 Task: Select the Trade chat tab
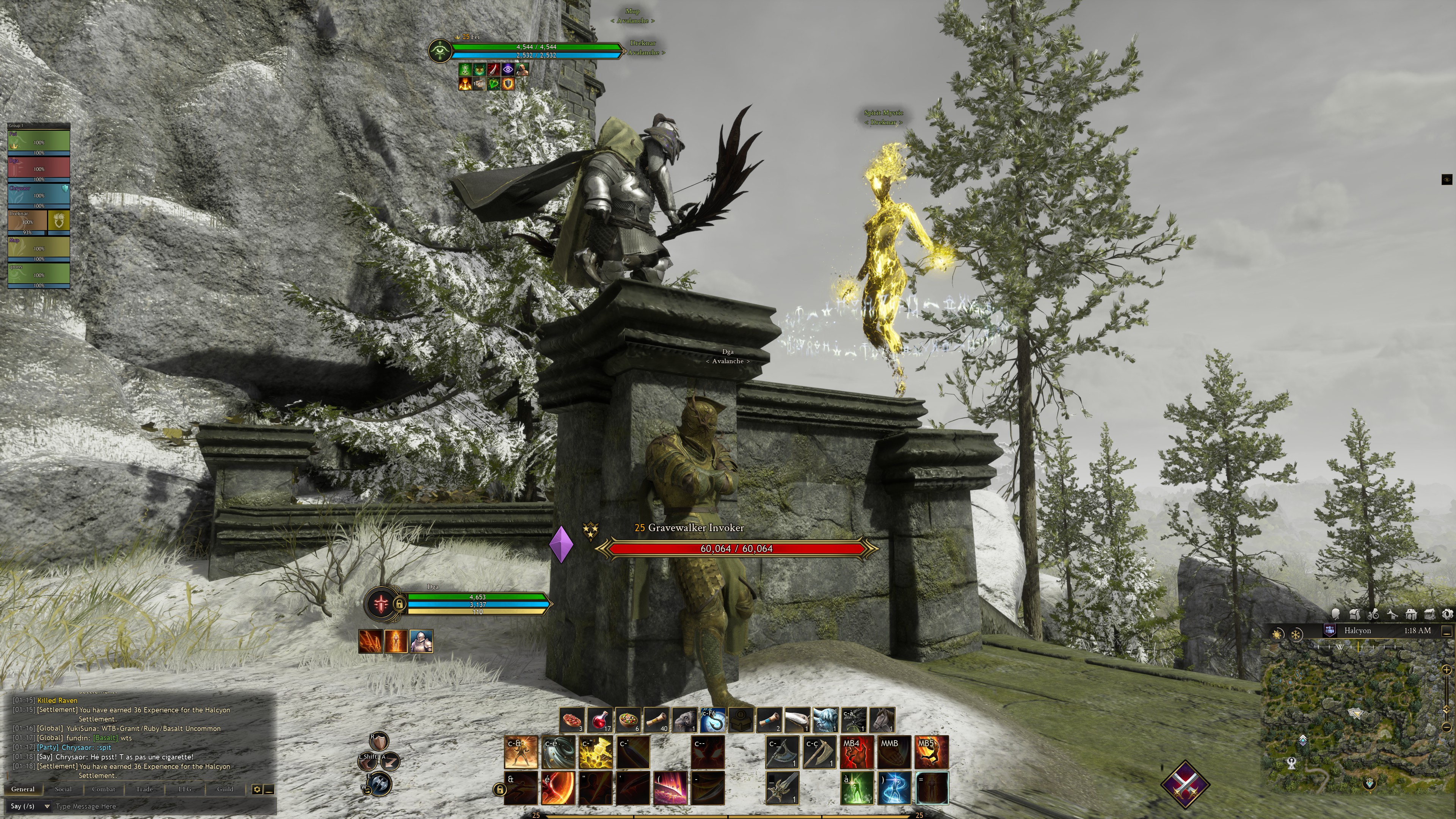point(144,789)
